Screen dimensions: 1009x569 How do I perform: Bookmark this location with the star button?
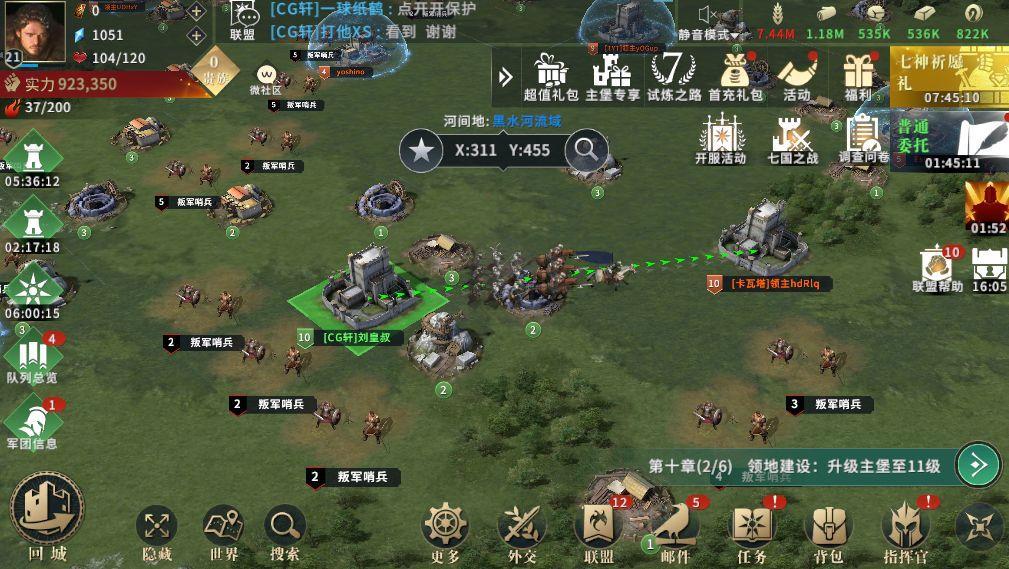coord(421,151)
